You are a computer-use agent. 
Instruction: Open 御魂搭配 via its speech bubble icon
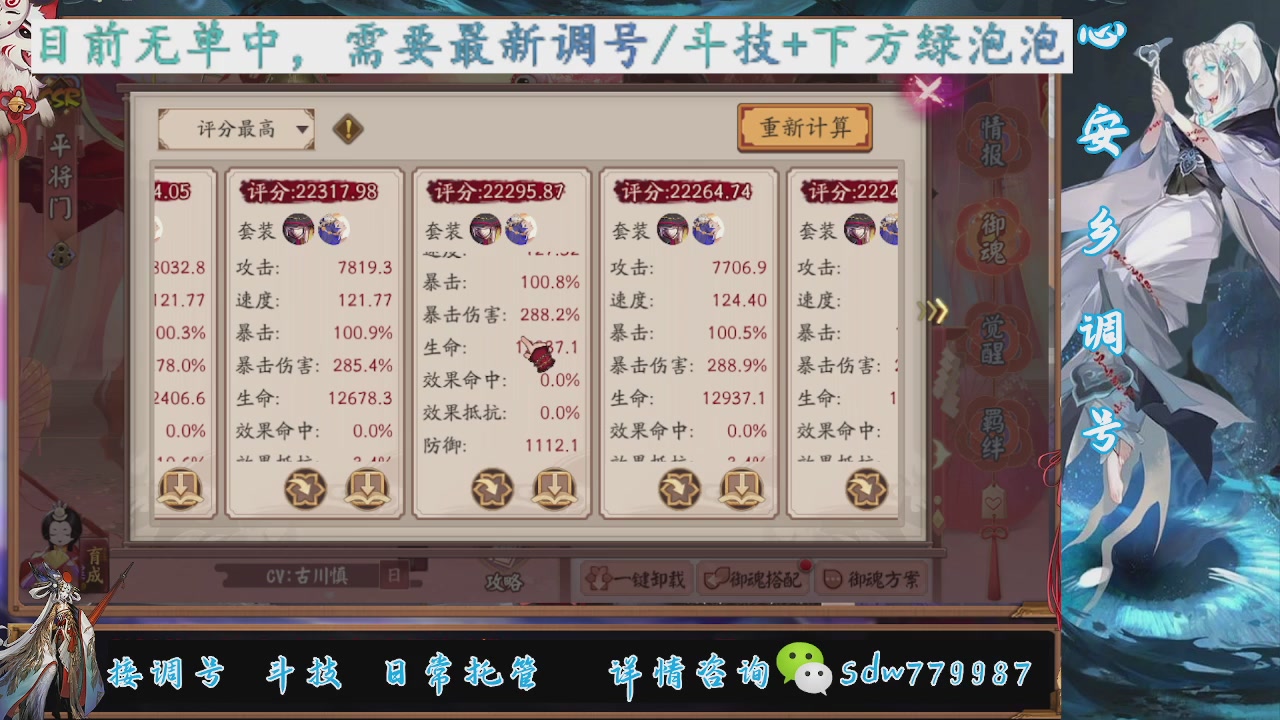[x=716, y=580]
